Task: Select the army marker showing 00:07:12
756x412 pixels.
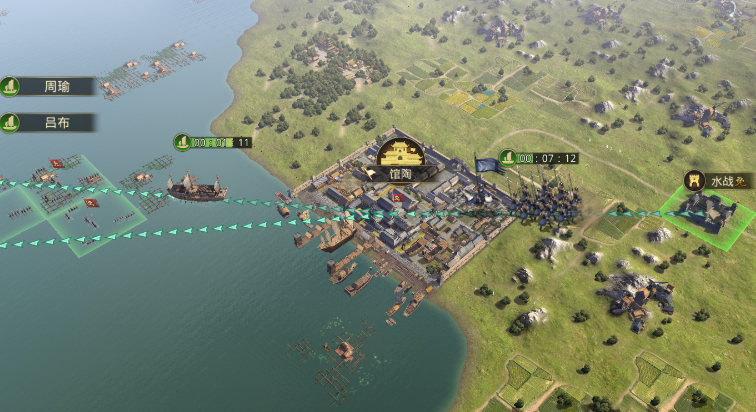Action: [x=540, y=158]
